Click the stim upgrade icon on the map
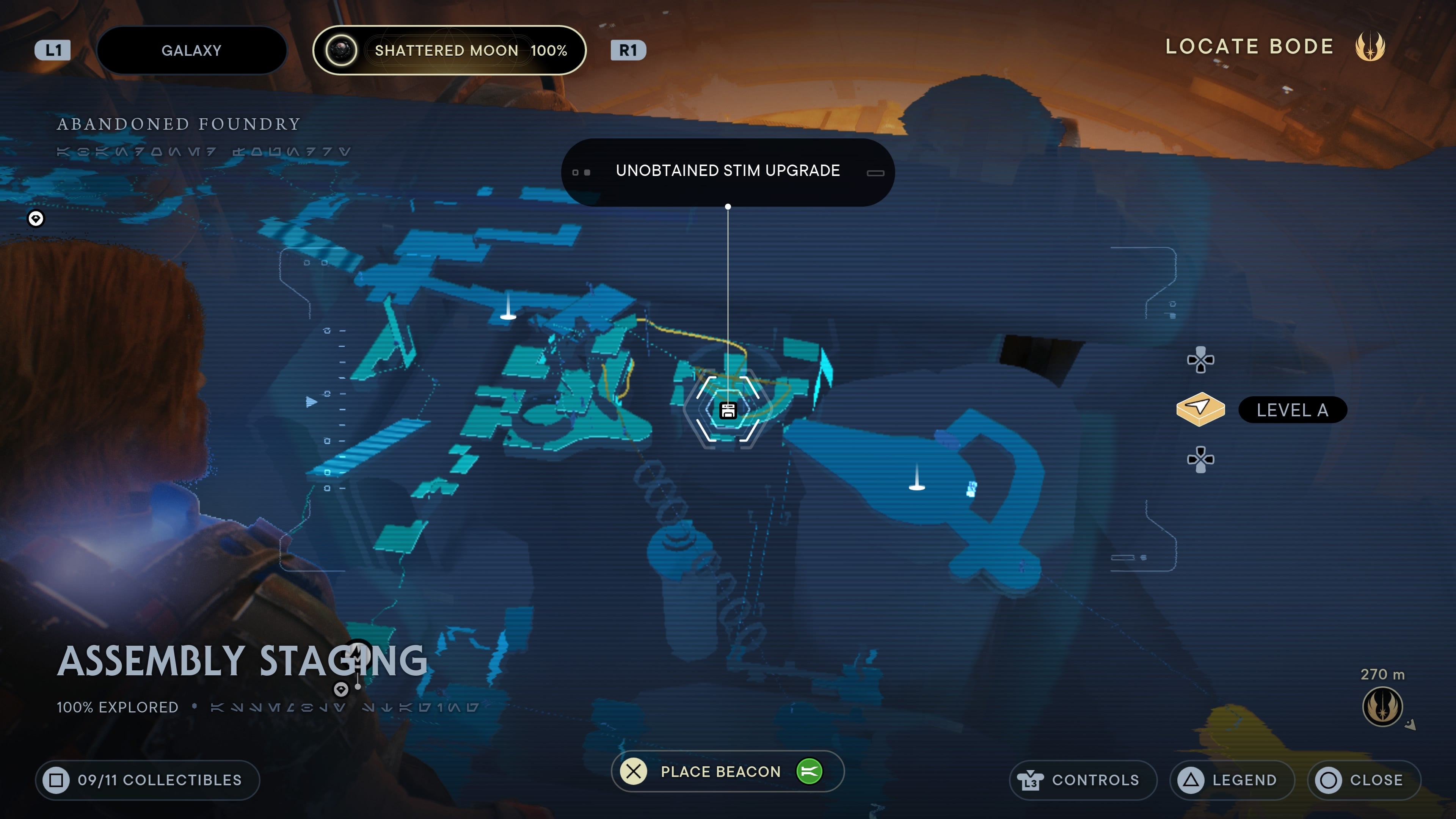 728,410
